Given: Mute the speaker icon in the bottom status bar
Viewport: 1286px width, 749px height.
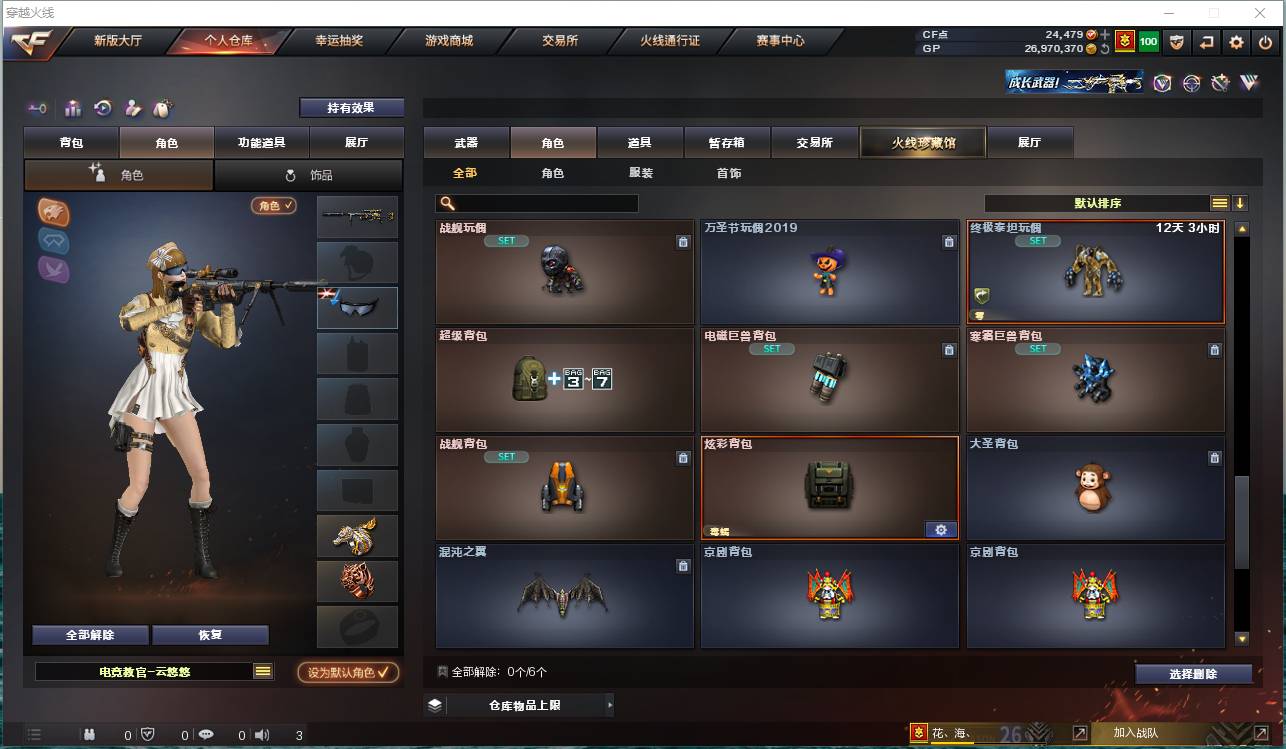Looking at the screenshot, I should 262,733.
